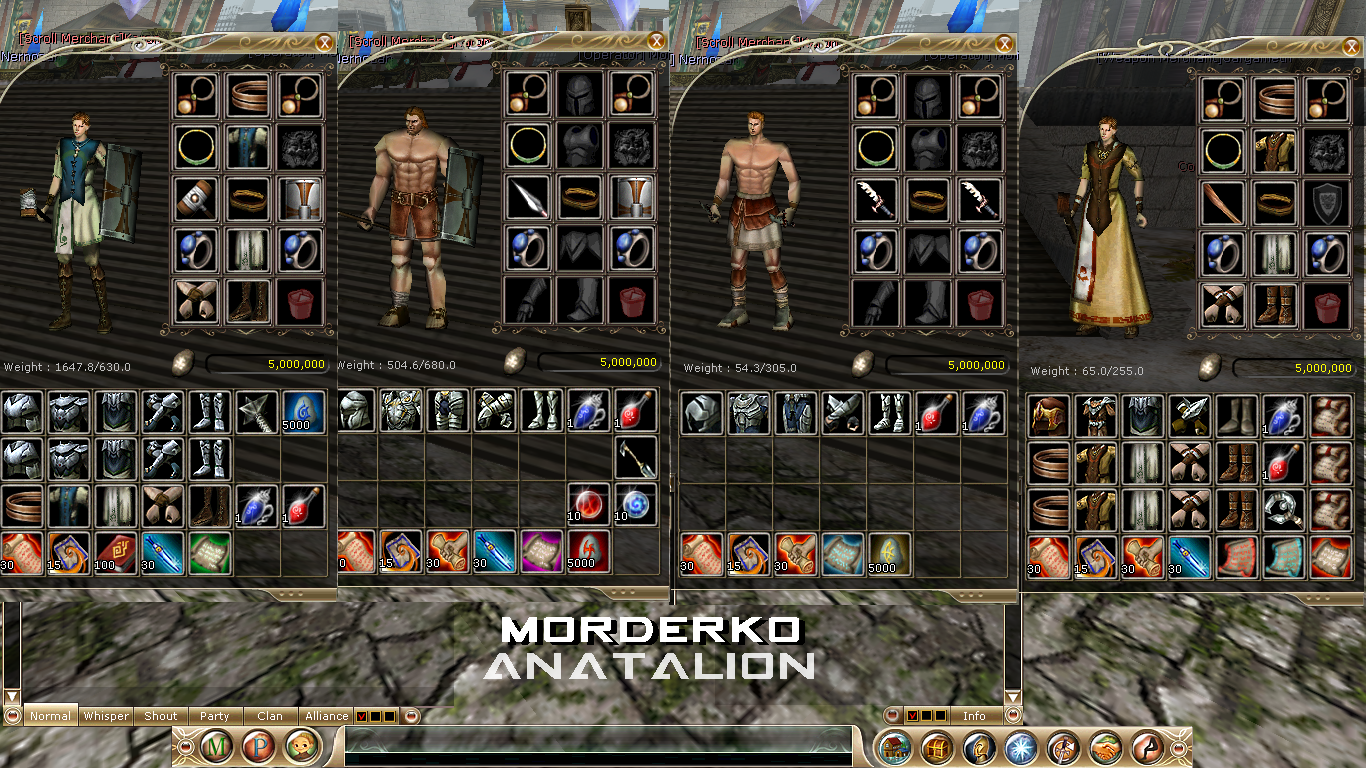Switch to the Whisper chat tab

click(x=104, y=716)
